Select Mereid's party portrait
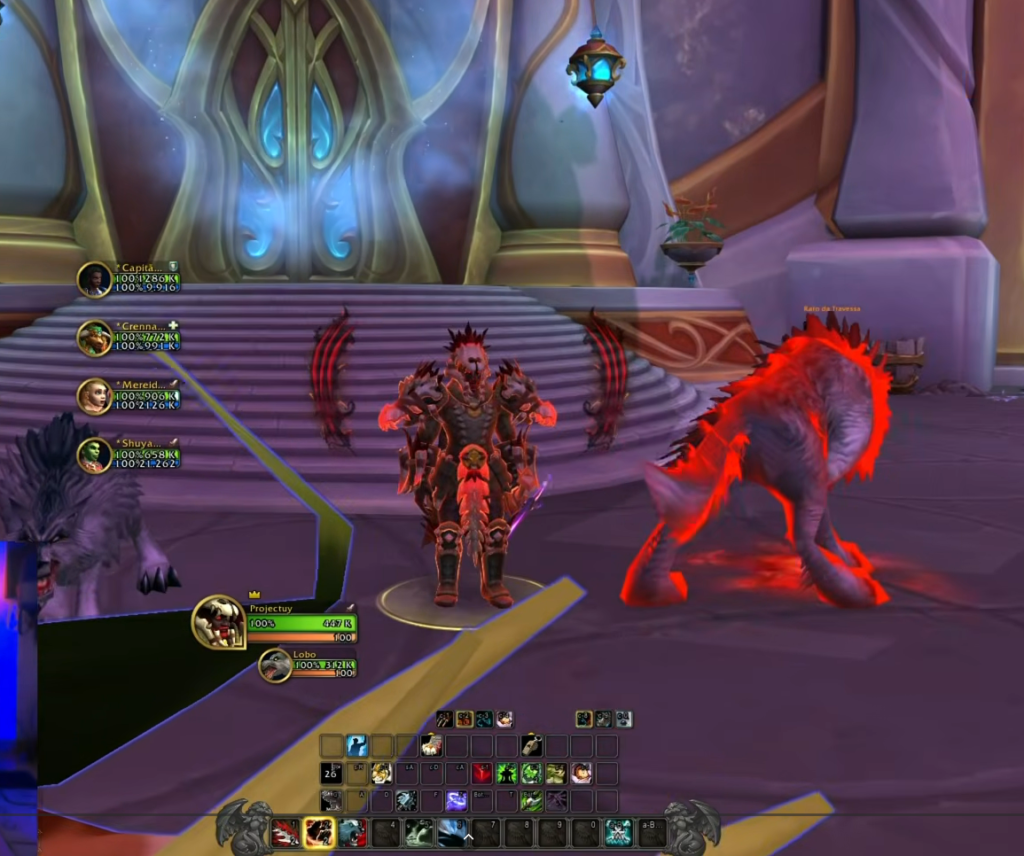Screen dimensions: 1024x856 (x=95, y=396)
